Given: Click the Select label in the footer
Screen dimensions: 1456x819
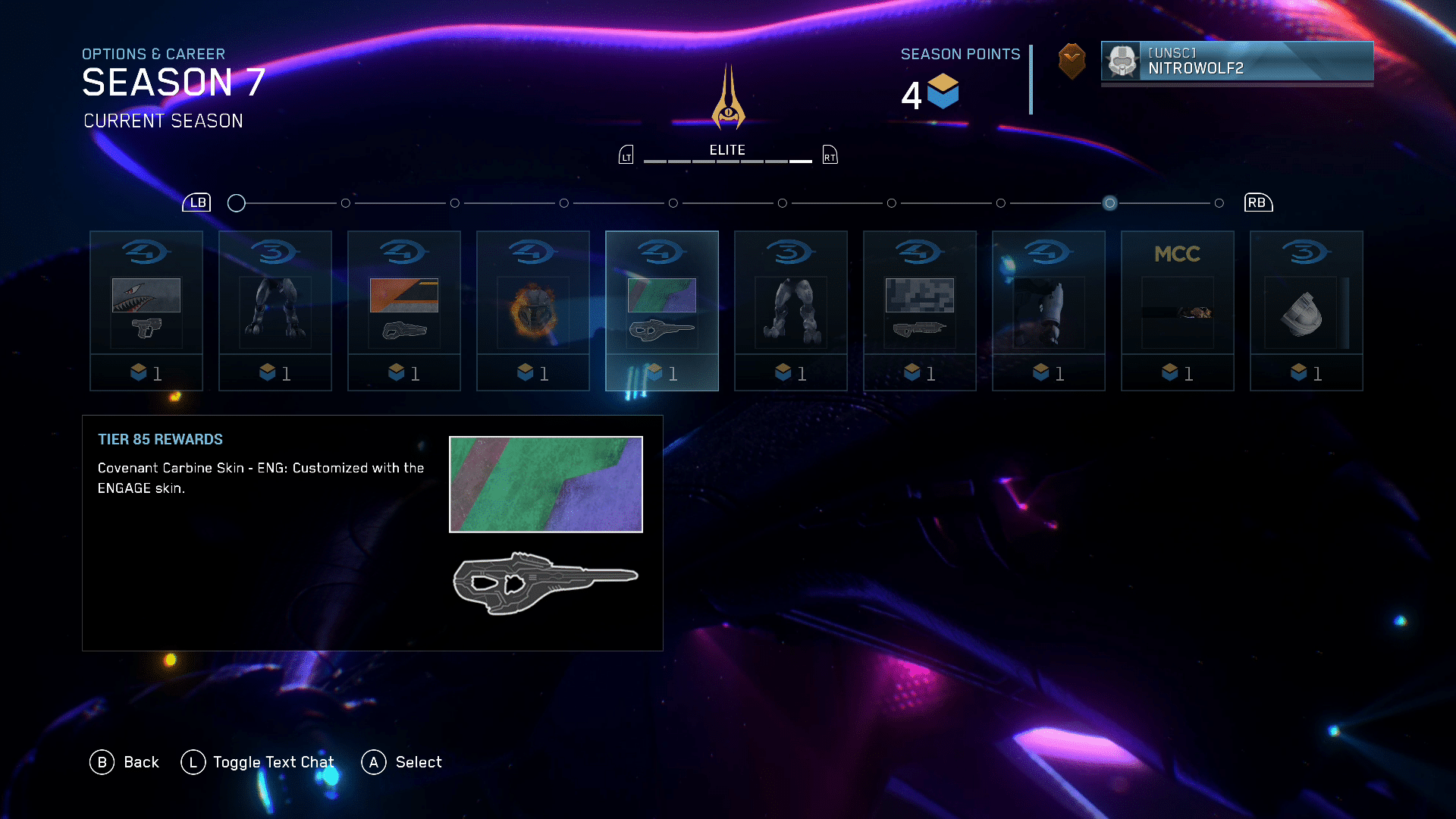Looking at the screenshot, I should click(x=419, y=762).
